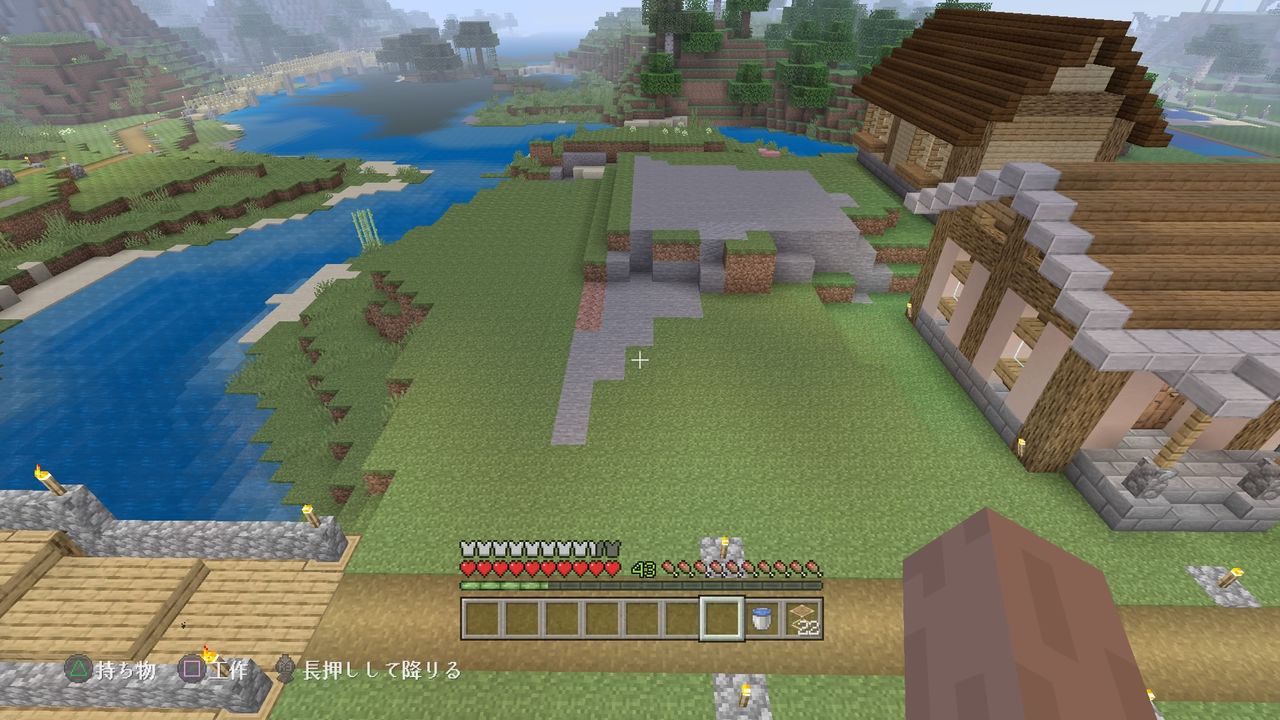Click the currently highlighted empty hotbar slot

pos(721,618)
